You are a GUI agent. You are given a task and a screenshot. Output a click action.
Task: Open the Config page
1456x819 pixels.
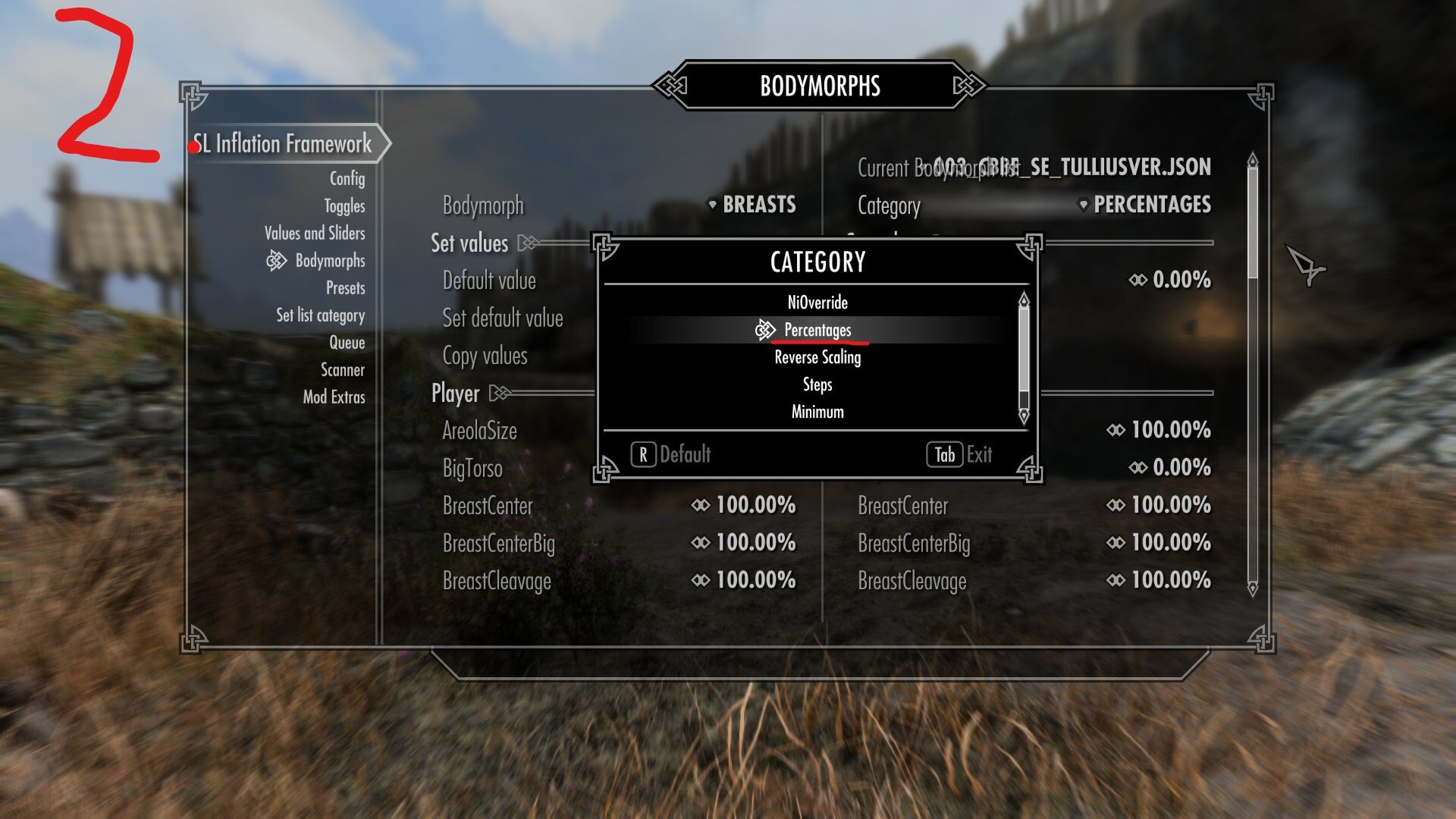point(347,178)
